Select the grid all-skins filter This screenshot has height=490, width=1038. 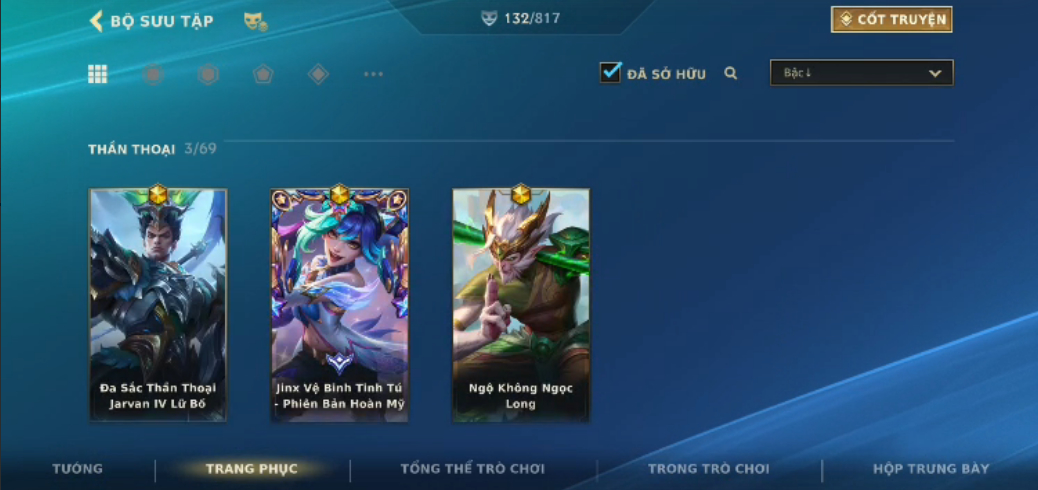[98, 74]
